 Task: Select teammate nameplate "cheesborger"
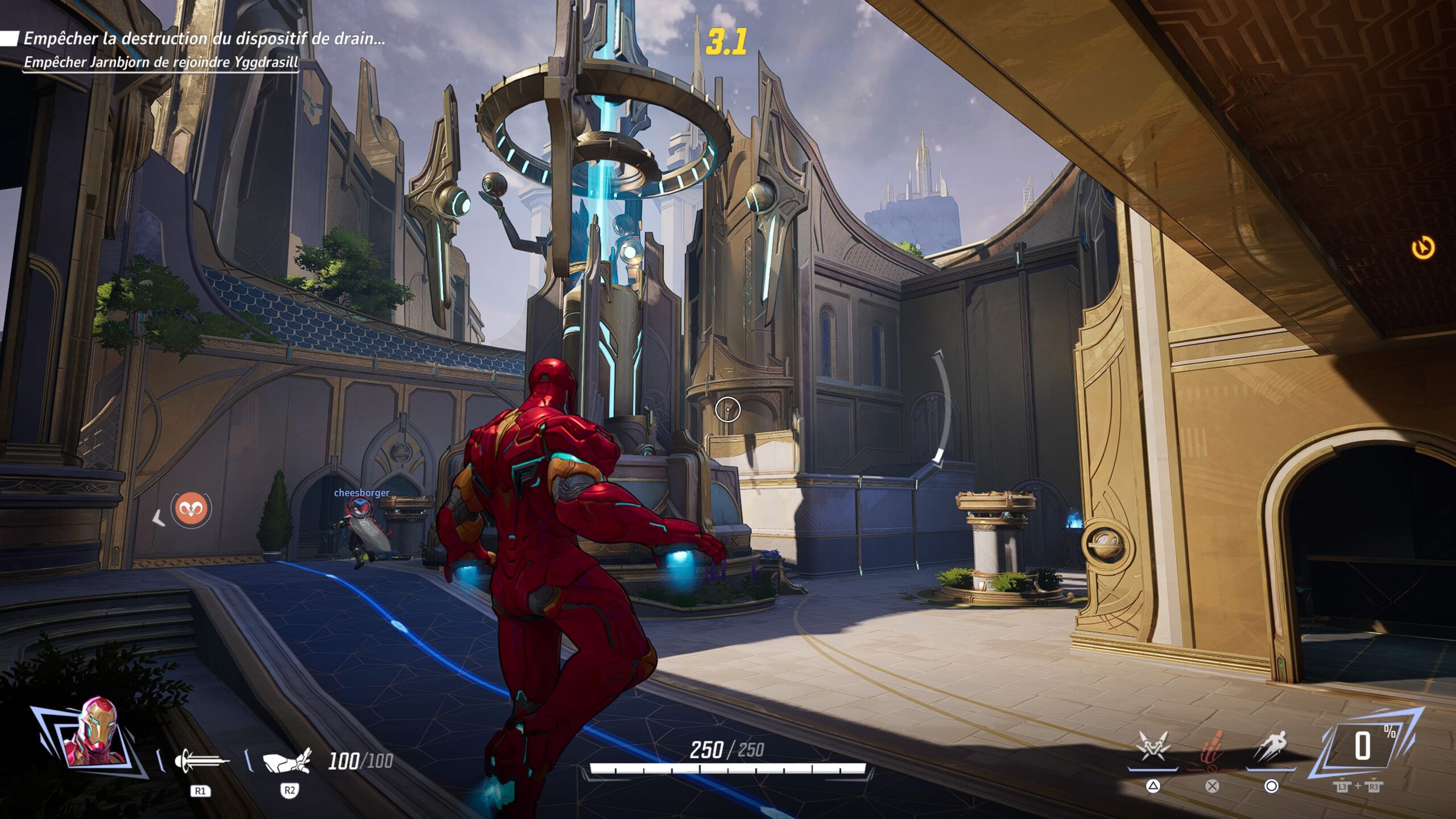(x=362, y=493)
